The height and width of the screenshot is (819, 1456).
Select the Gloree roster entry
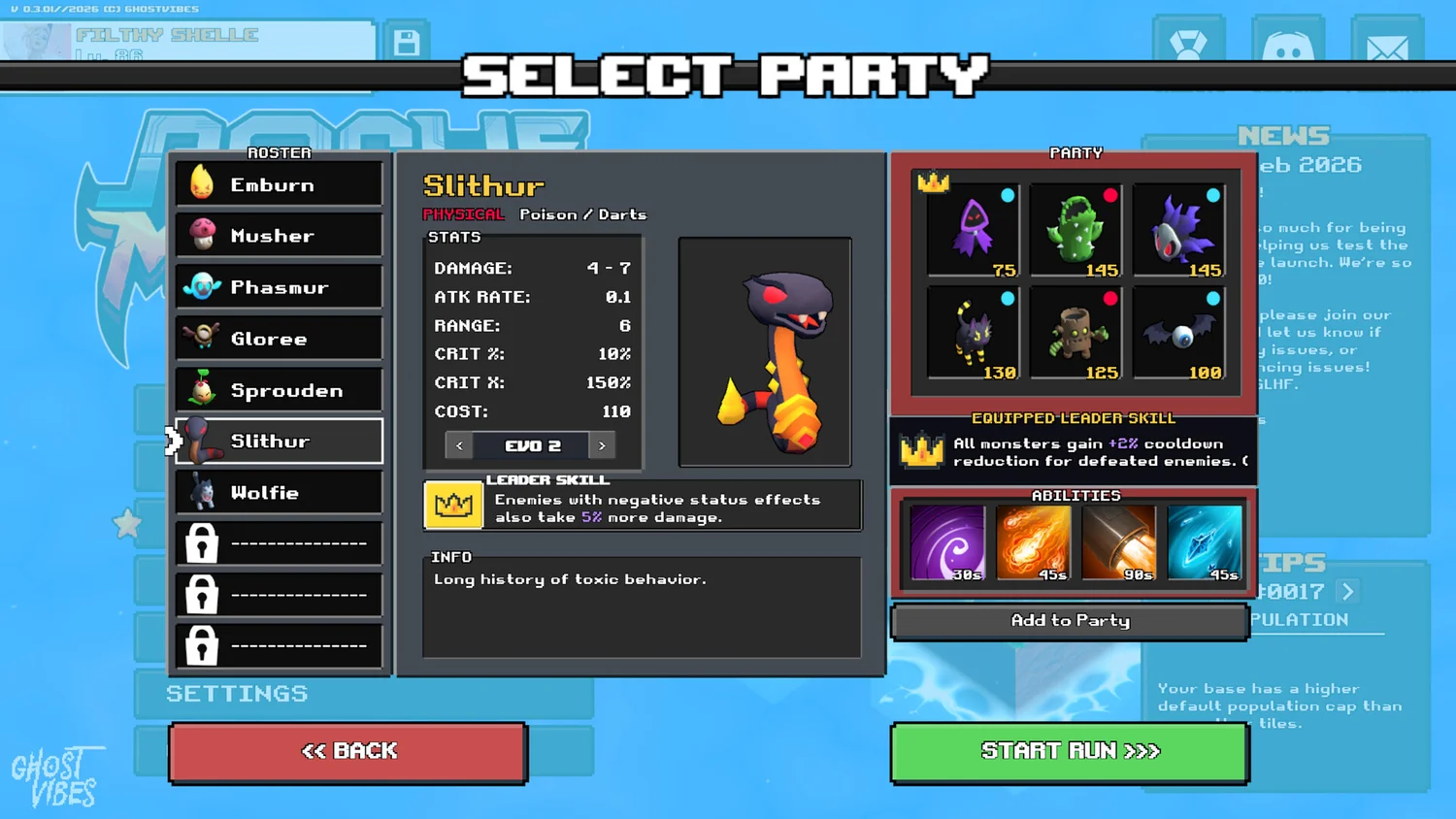280,339
